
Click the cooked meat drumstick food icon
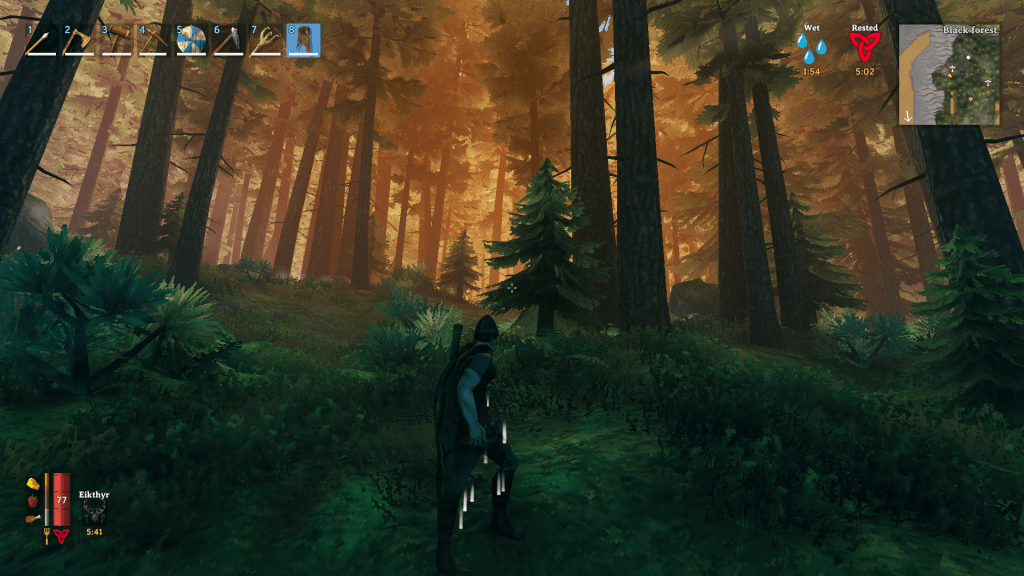(x=32, y=518)
